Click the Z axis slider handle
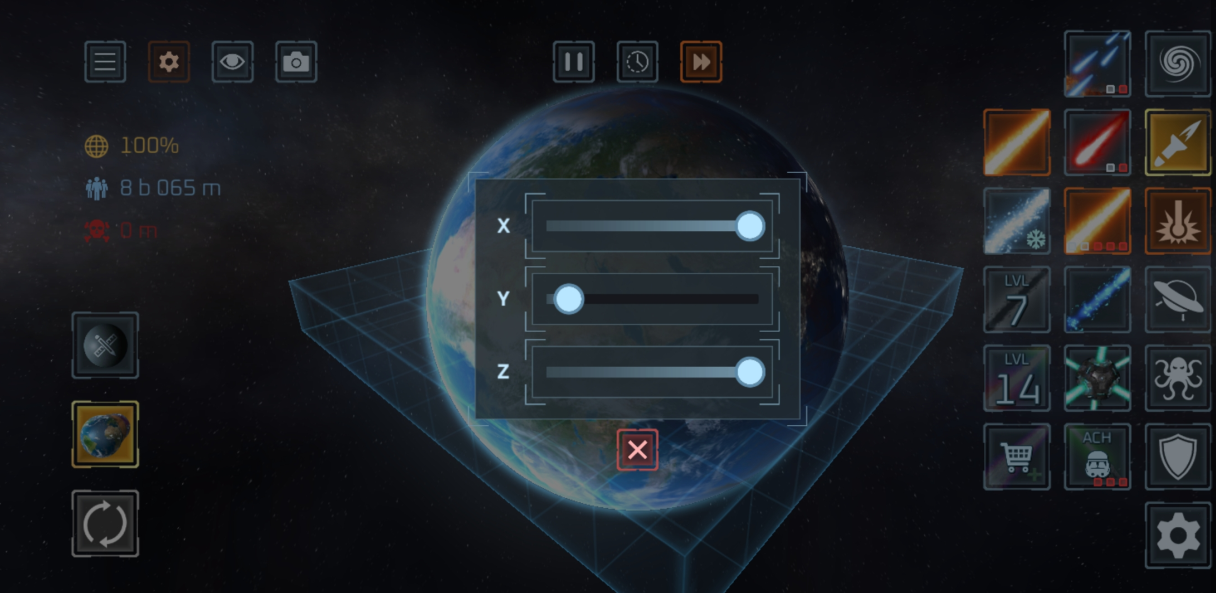The image size is (1216, 593). coord(749,372)
